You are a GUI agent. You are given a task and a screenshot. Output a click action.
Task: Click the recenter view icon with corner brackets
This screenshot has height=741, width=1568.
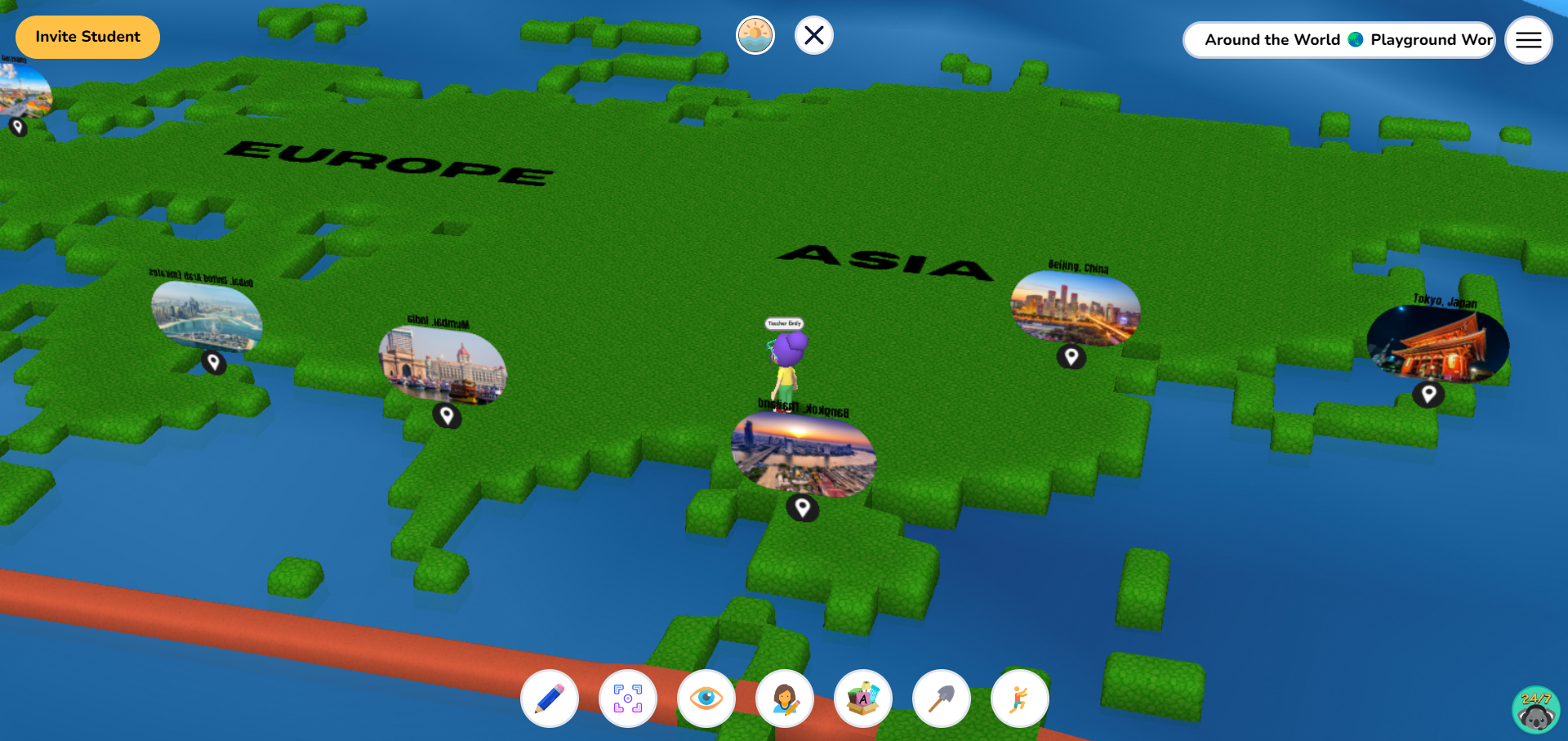pyautogui.click(x=628, y=699)
